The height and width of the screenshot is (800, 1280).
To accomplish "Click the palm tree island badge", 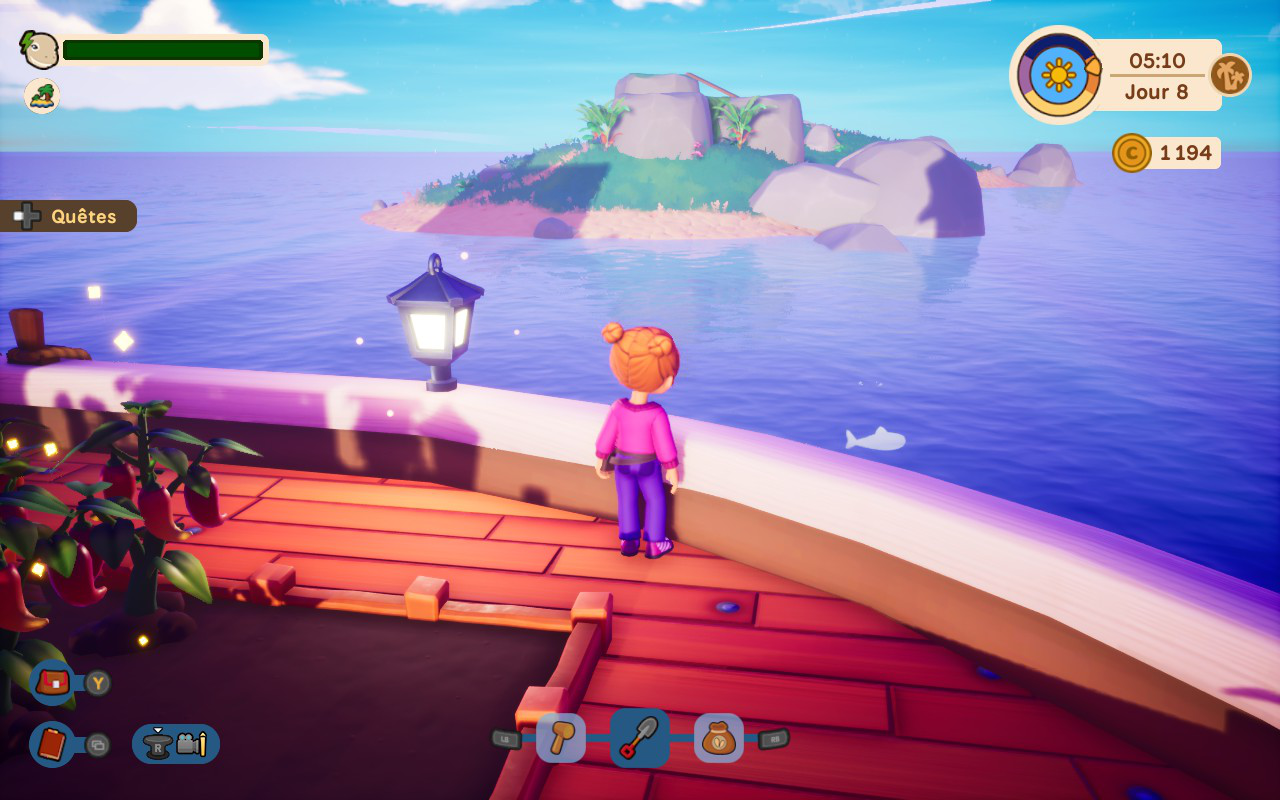I will pyautogui.click(x=1230, y=75).
